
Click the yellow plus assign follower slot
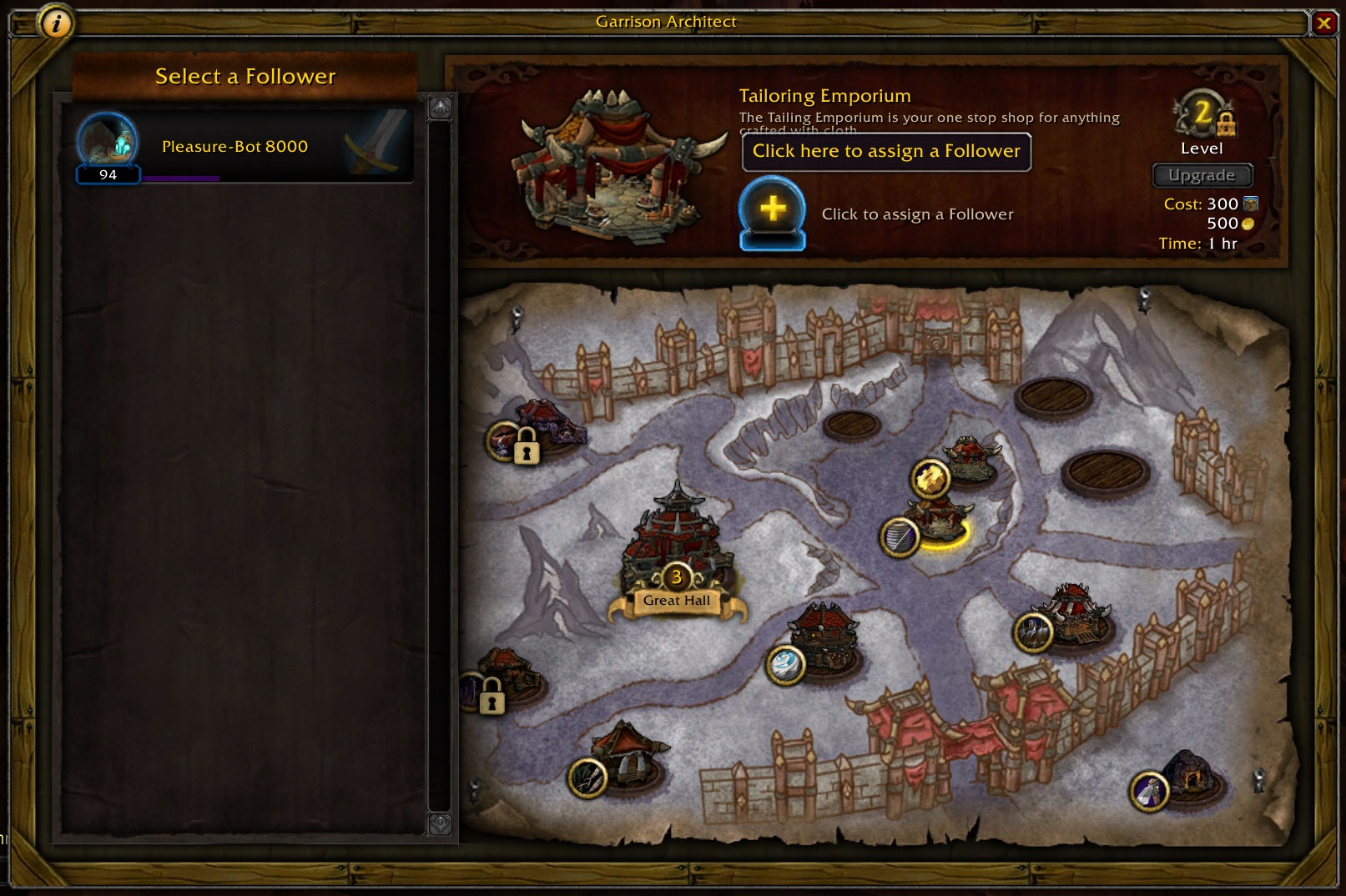pyautogui.click(x=773, y=209)
